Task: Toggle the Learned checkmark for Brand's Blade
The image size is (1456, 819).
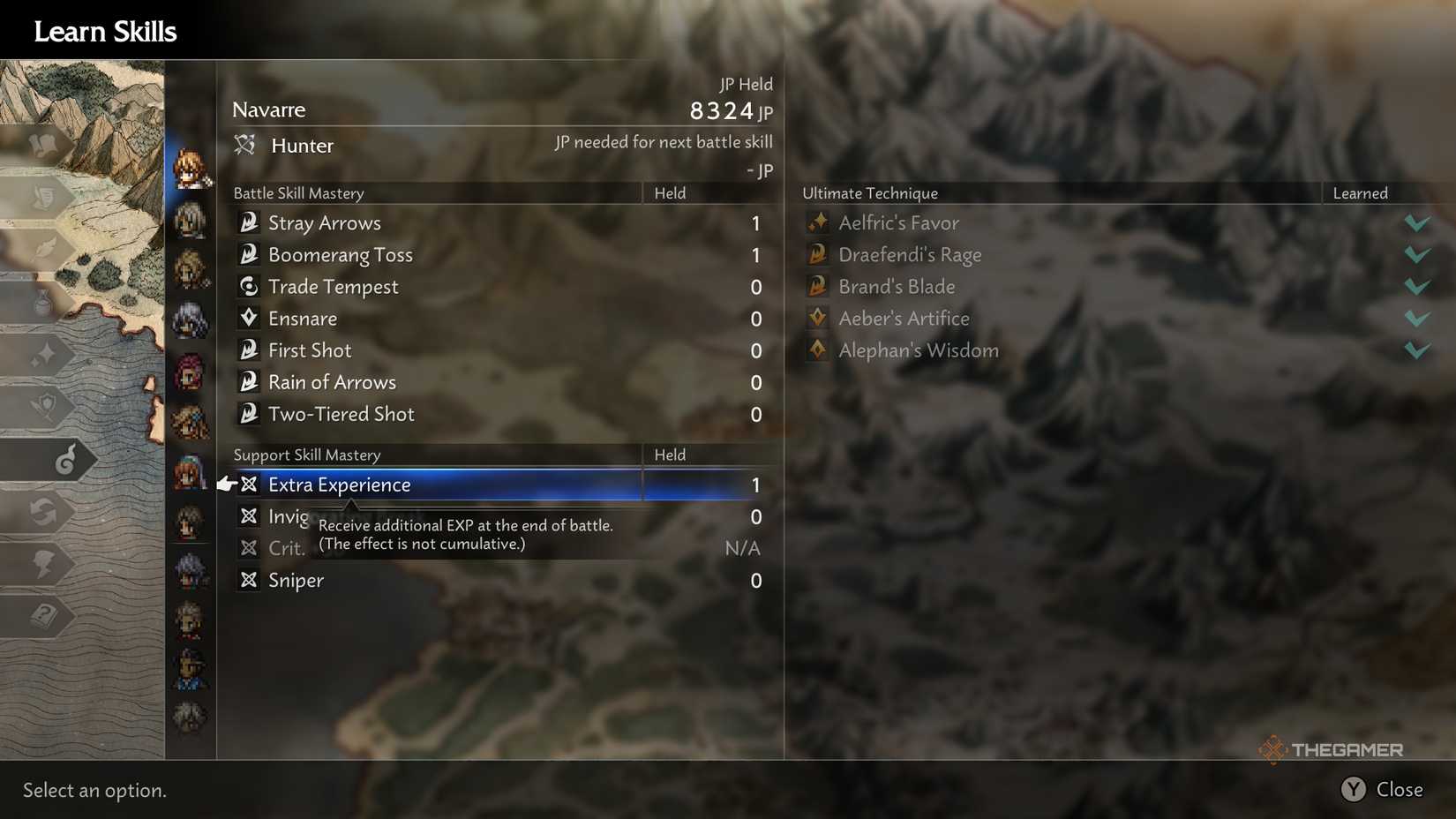Action: pyautogui.click(x=1416, y=286)
